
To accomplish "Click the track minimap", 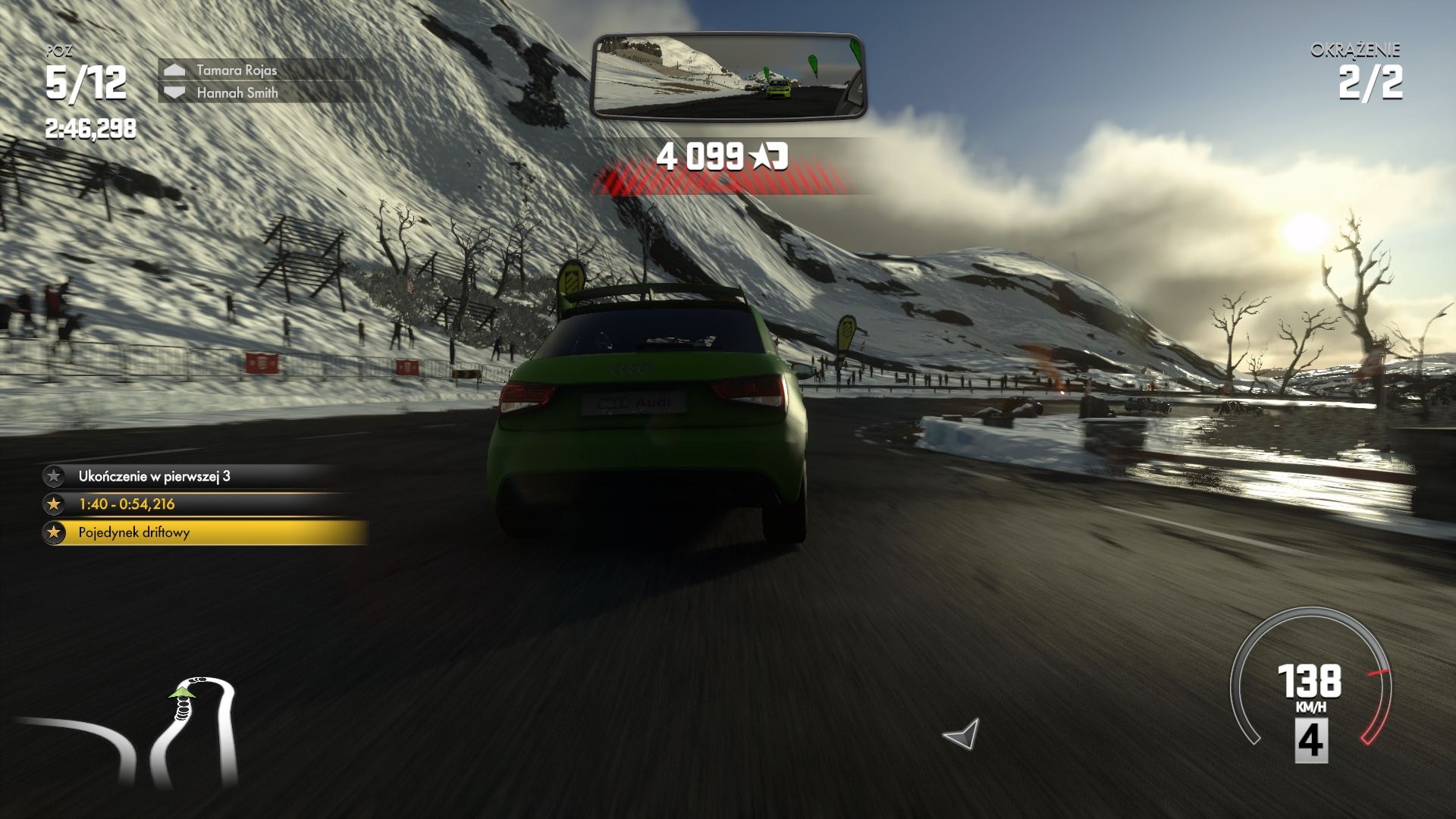I will 129,731.
